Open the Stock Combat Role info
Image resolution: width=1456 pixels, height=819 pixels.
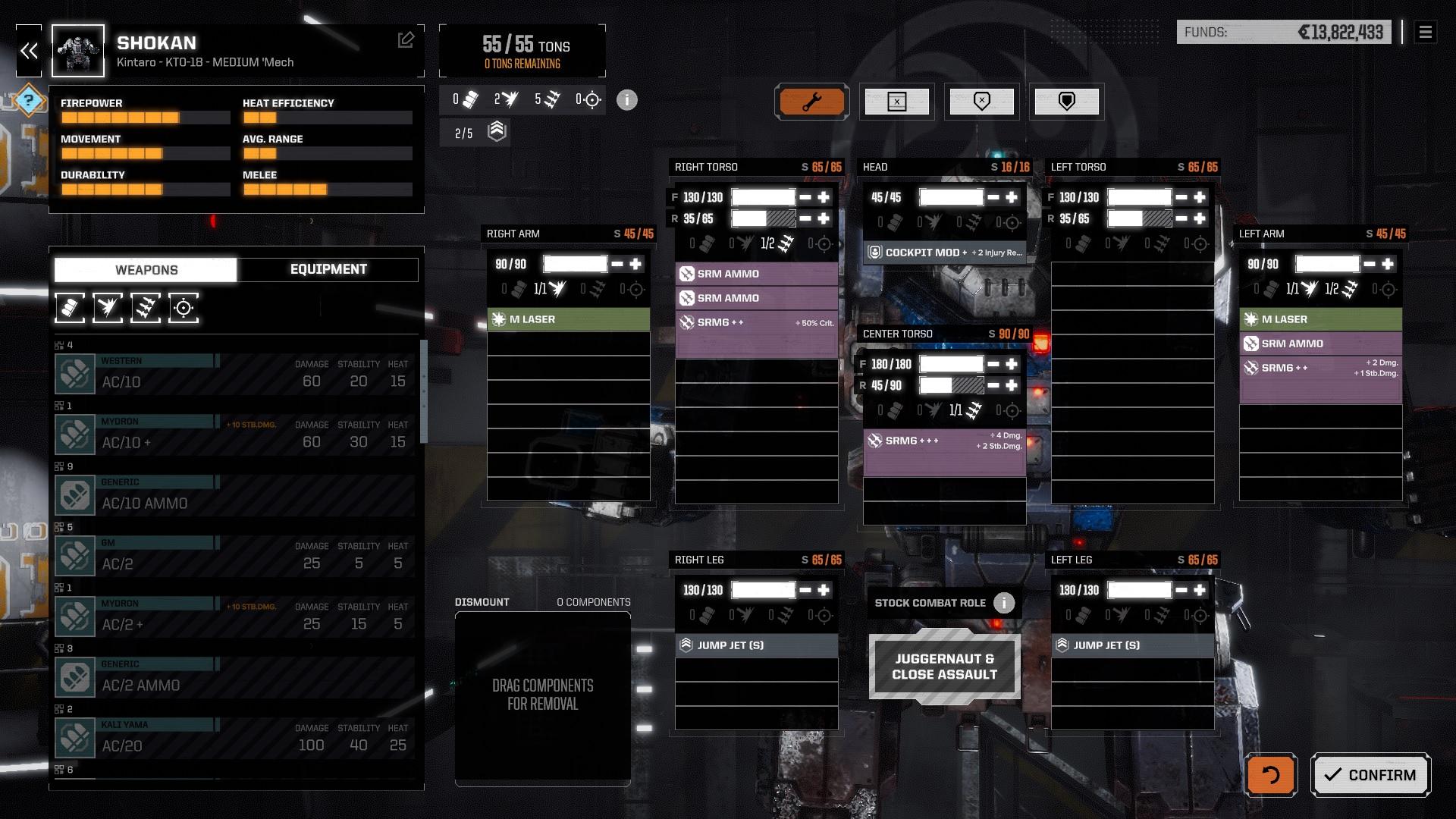coord(1004,603)
